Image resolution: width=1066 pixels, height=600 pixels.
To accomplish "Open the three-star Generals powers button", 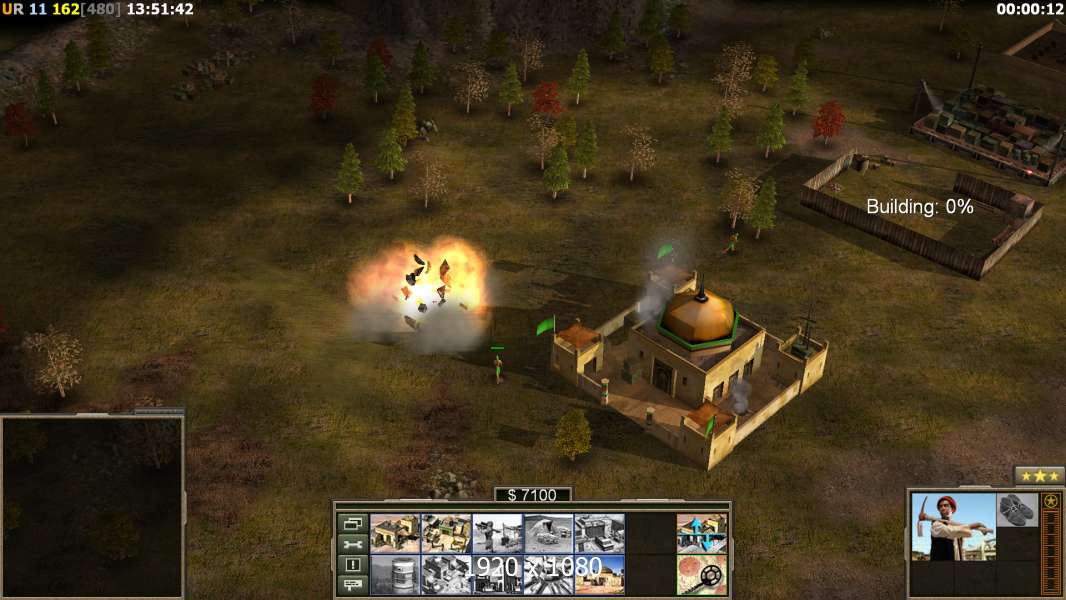I will 1039,475.
